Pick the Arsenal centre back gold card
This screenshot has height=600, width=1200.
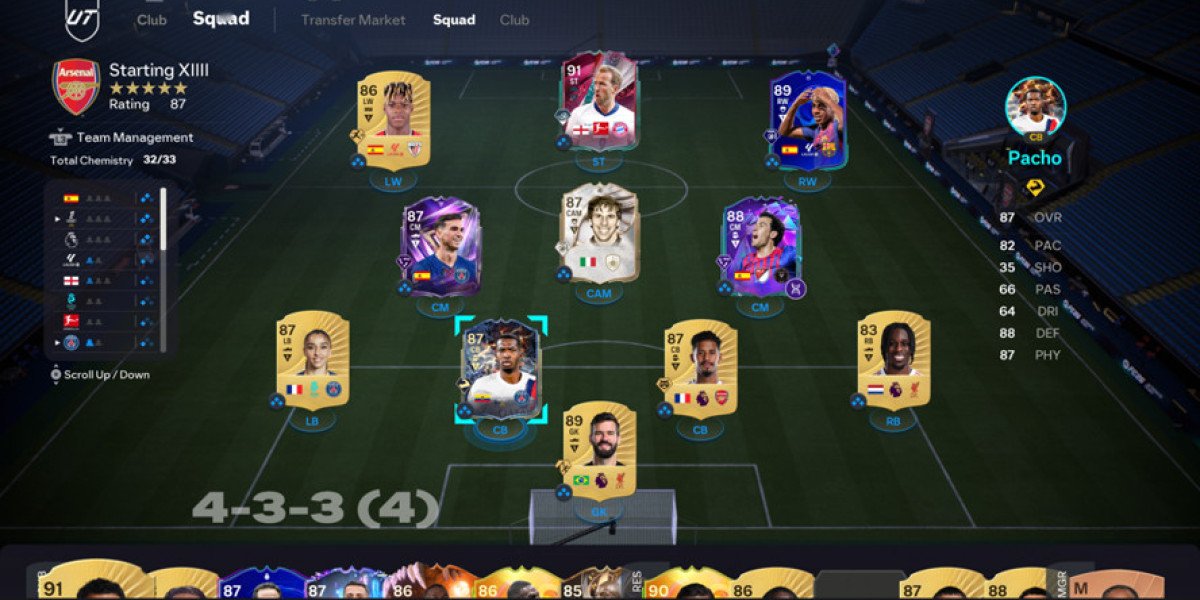pyautogui.click(x=700, y=368)
